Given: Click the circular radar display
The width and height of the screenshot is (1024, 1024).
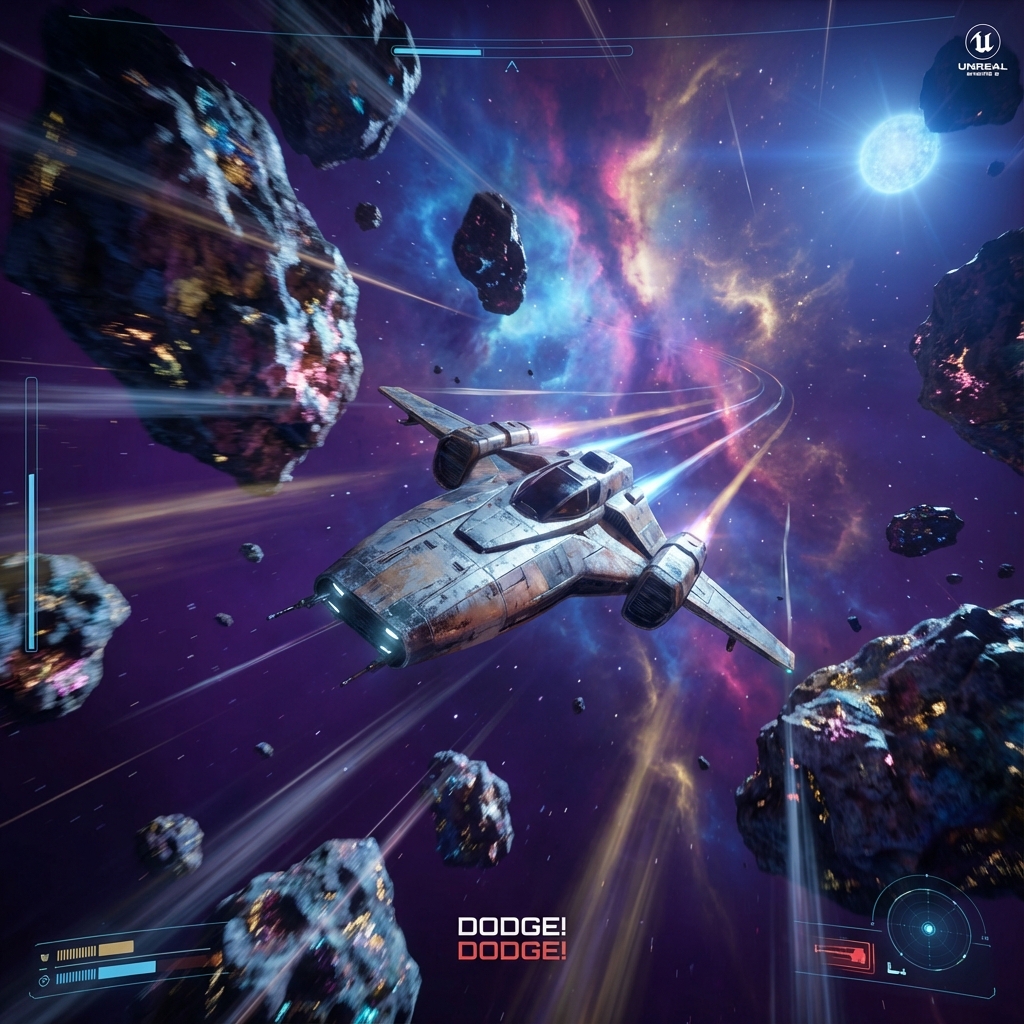Looking at the screenshot, I should coord(928,929).
